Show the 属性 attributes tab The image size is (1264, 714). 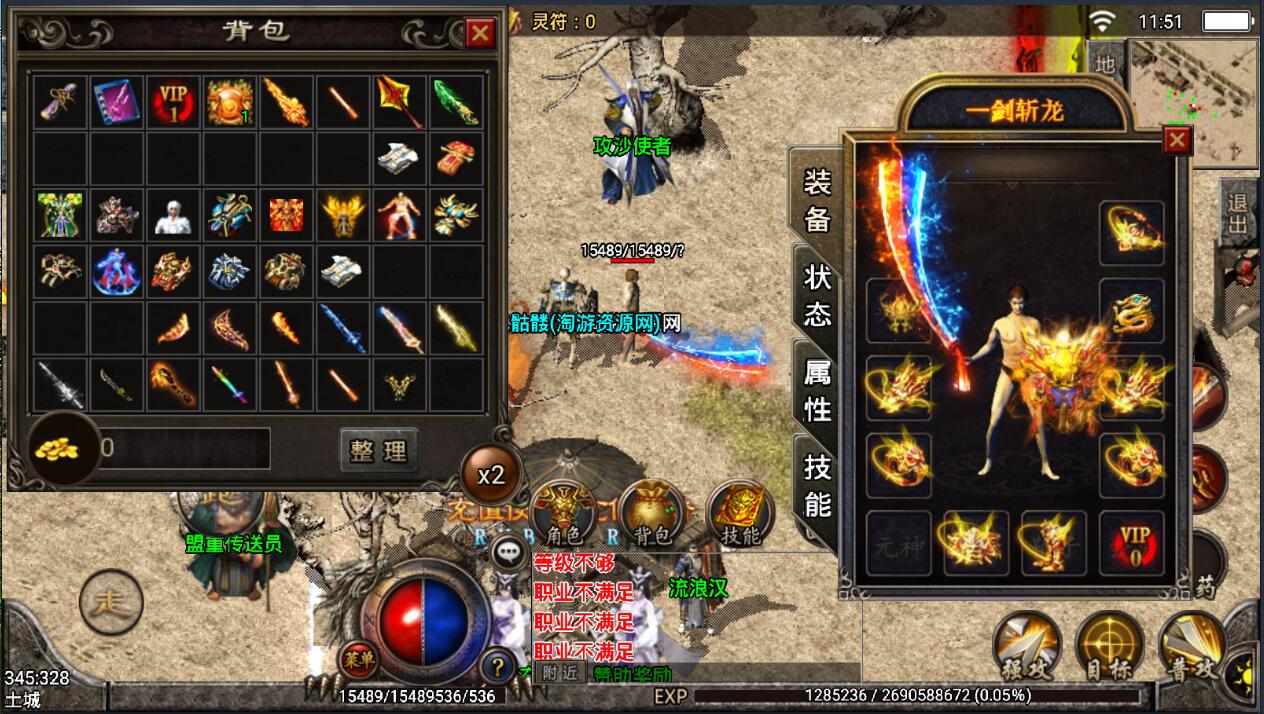point(817,390)
